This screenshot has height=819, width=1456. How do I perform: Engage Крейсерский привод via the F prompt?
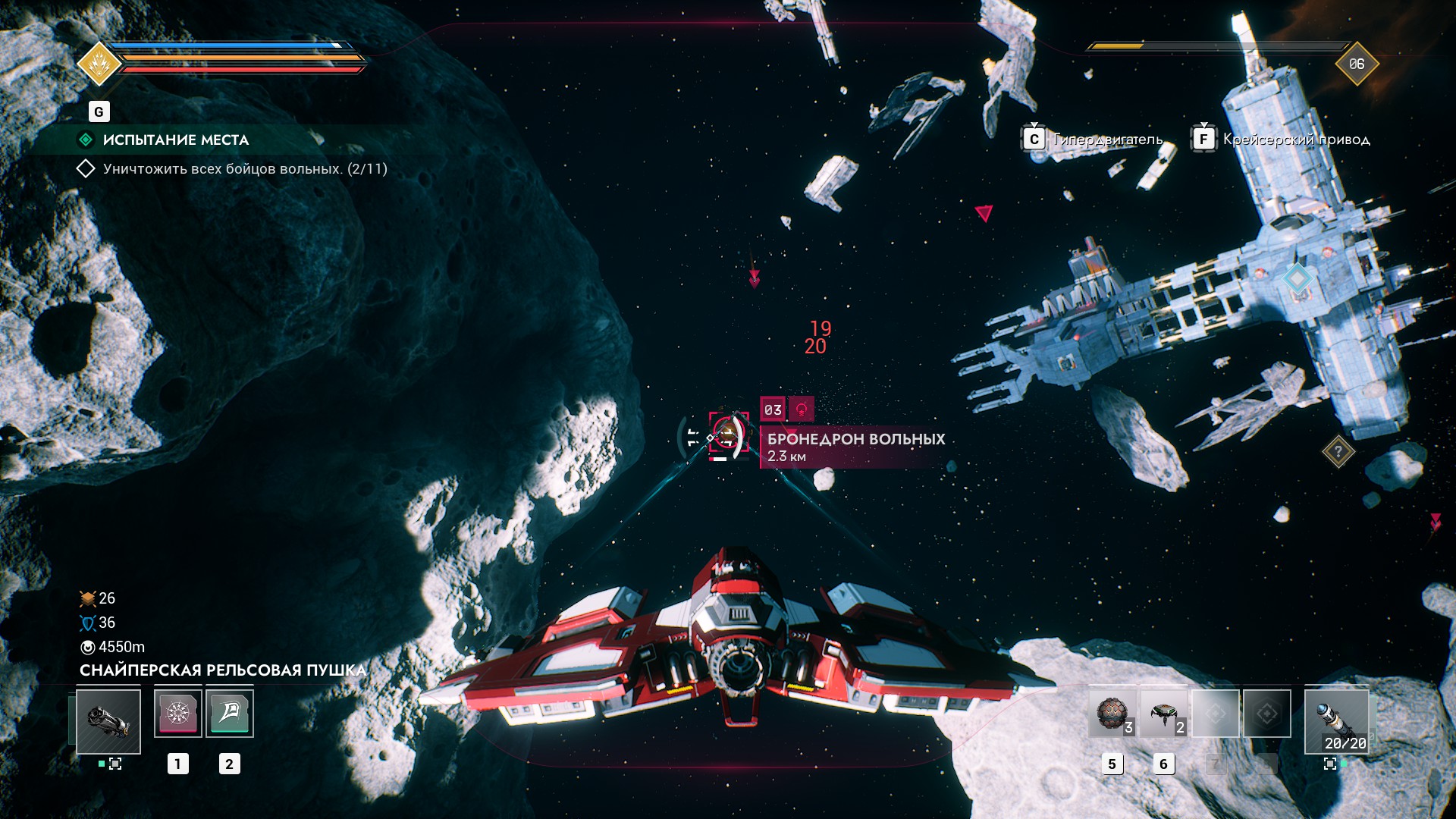coord(1204,138)
